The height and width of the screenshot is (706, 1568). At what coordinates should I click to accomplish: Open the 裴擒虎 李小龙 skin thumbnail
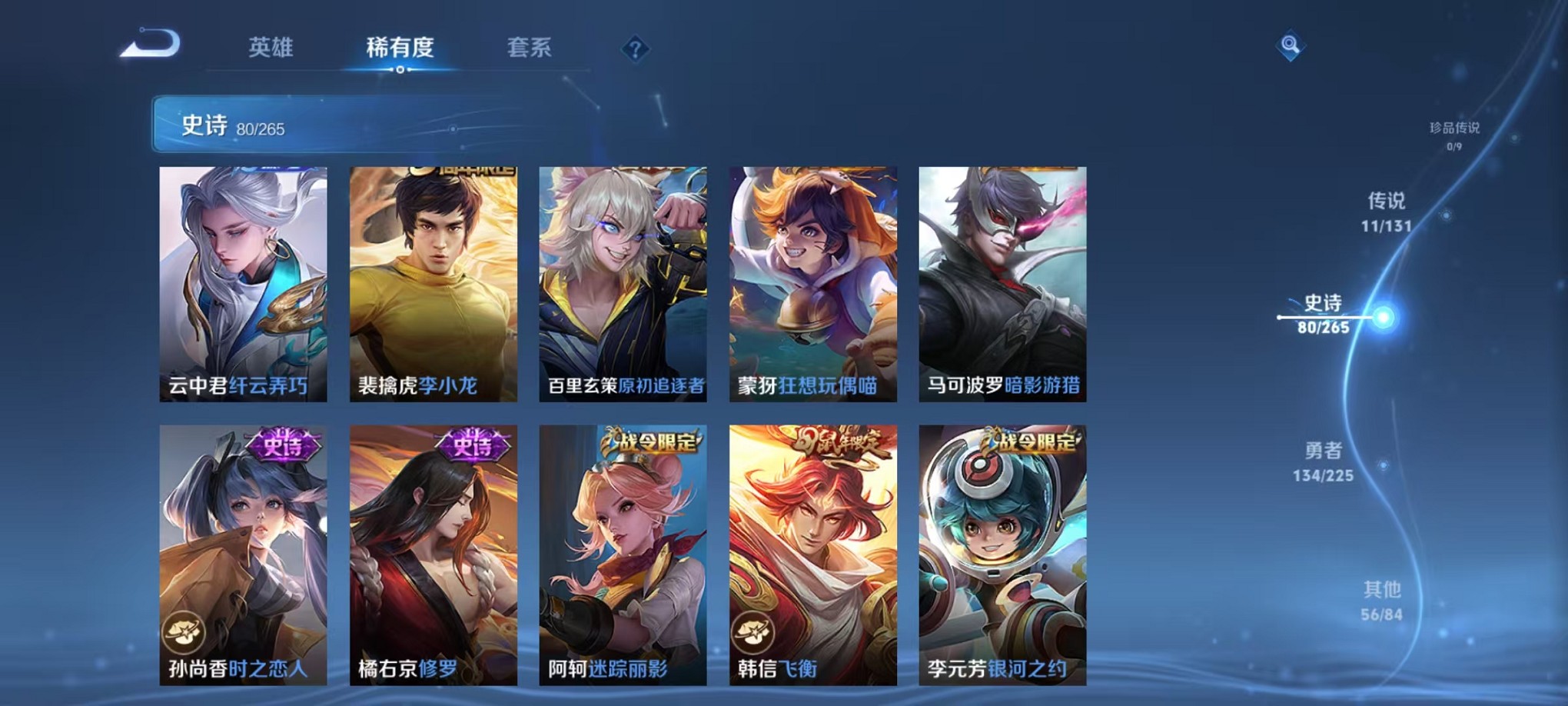tap(434, 285)
